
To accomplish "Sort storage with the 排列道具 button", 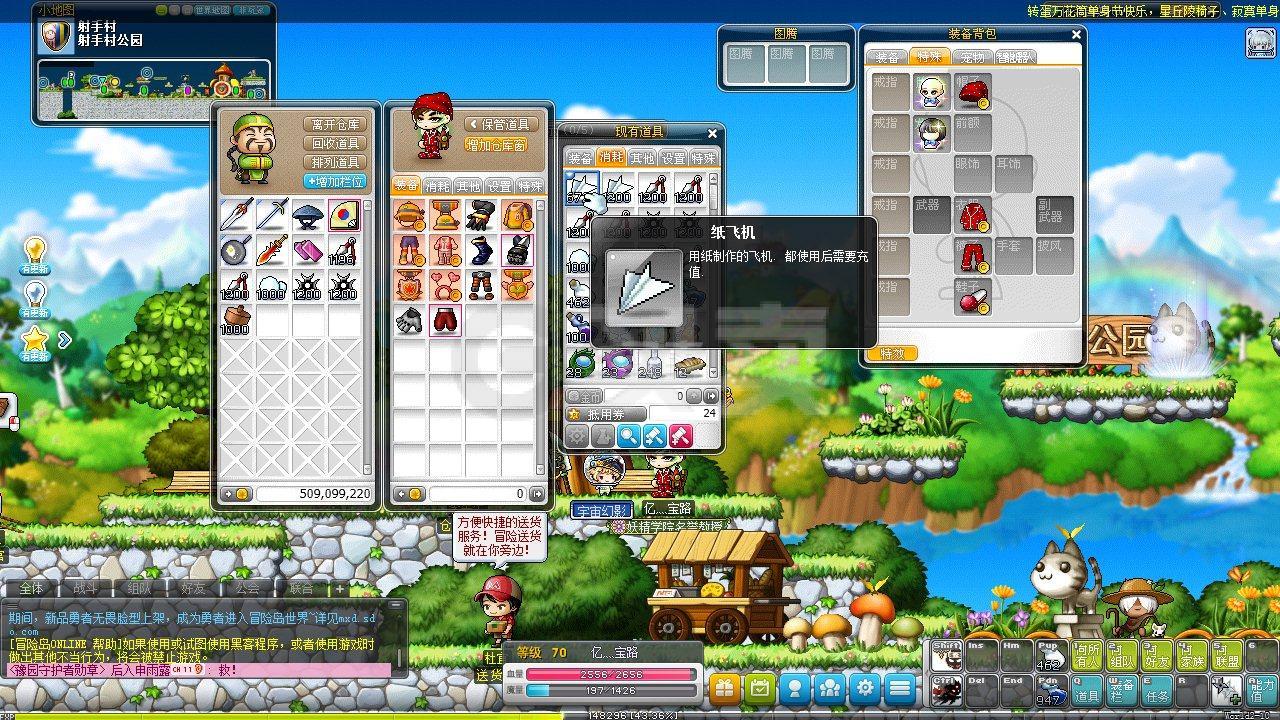I will pos(335,162).
